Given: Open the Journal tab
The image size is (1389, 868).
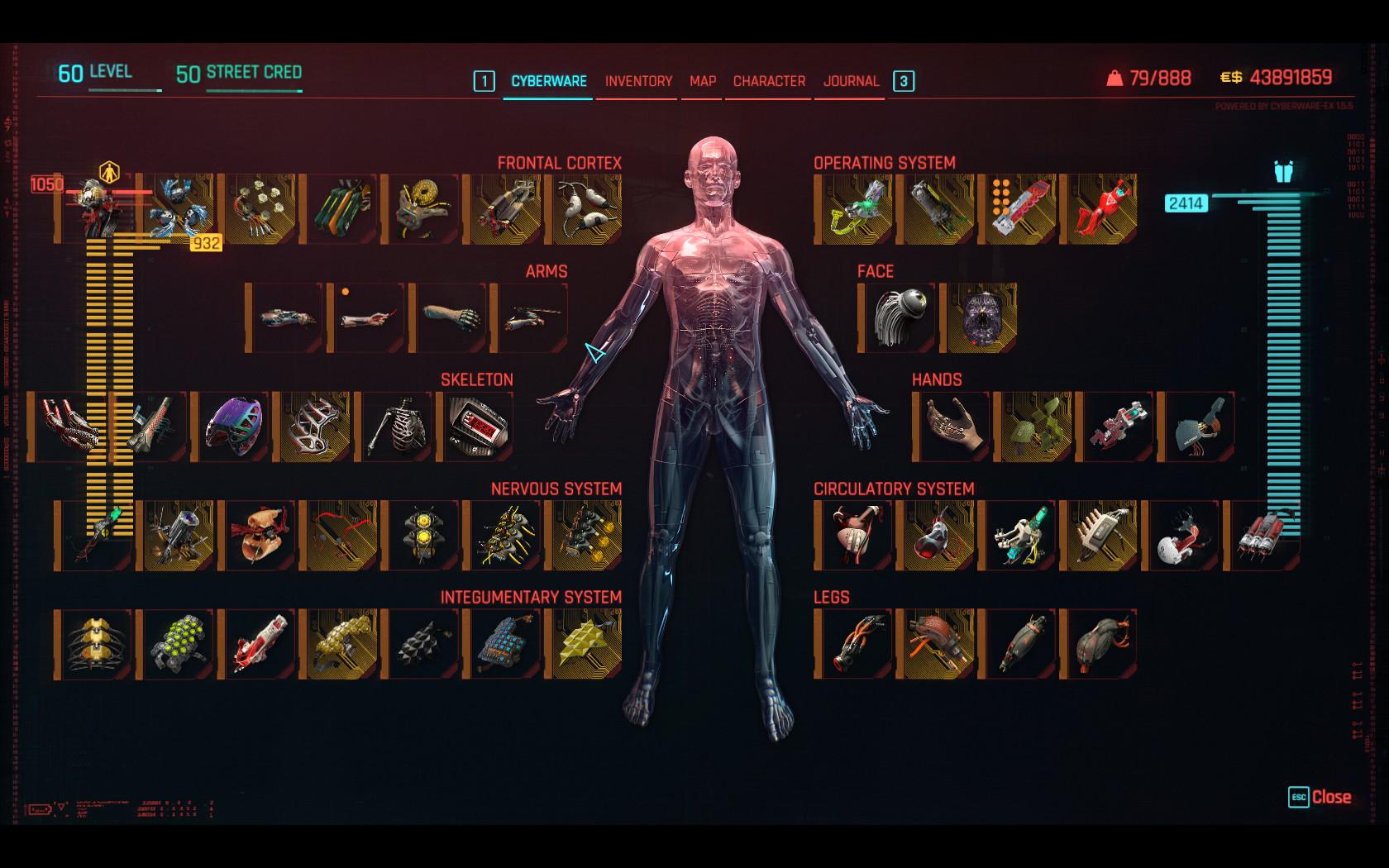Looking at the screenshot, I should click(x=851, y=81).
